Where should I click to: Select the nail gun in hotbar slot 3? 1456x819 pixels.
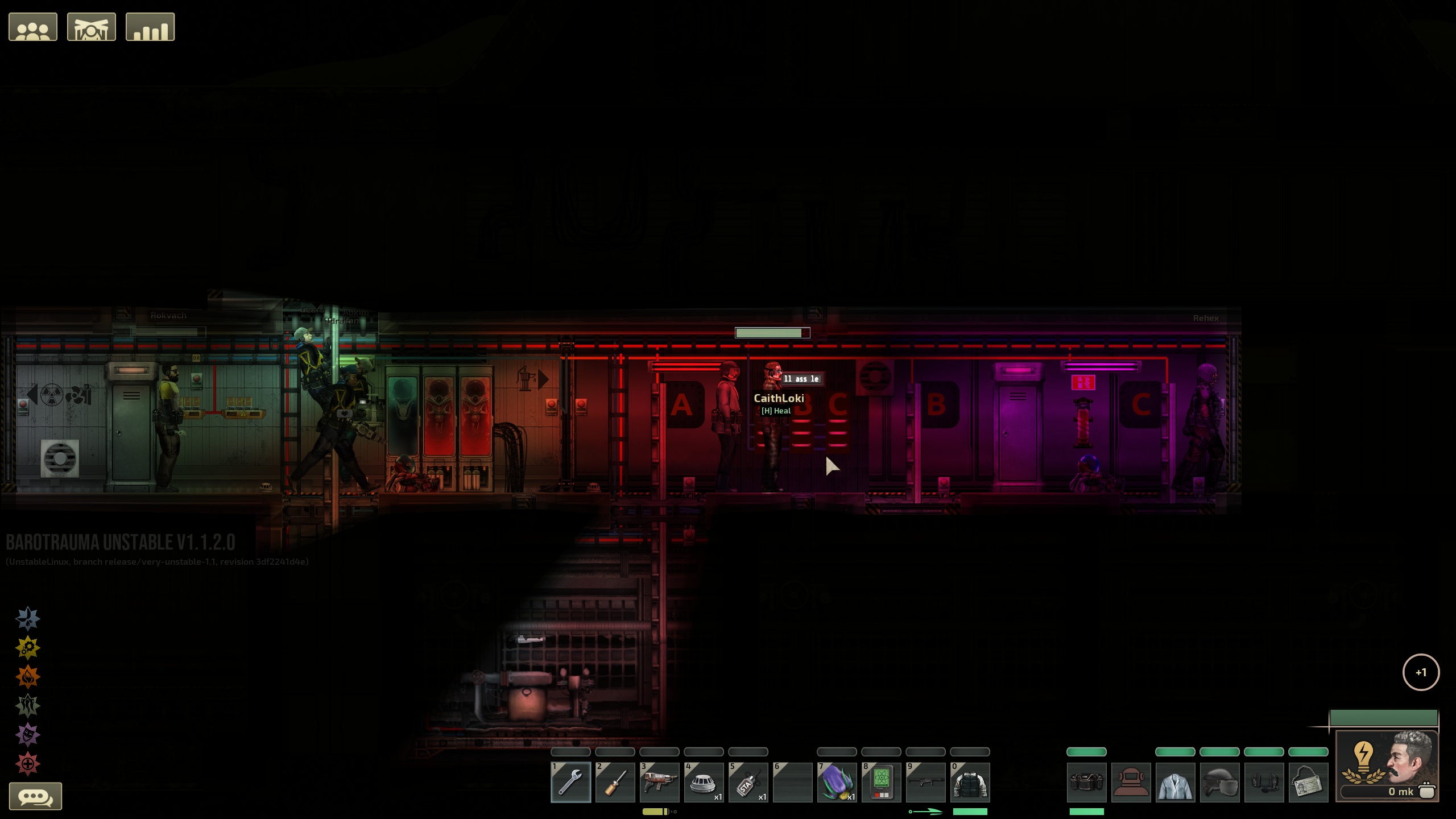point(659,782)
